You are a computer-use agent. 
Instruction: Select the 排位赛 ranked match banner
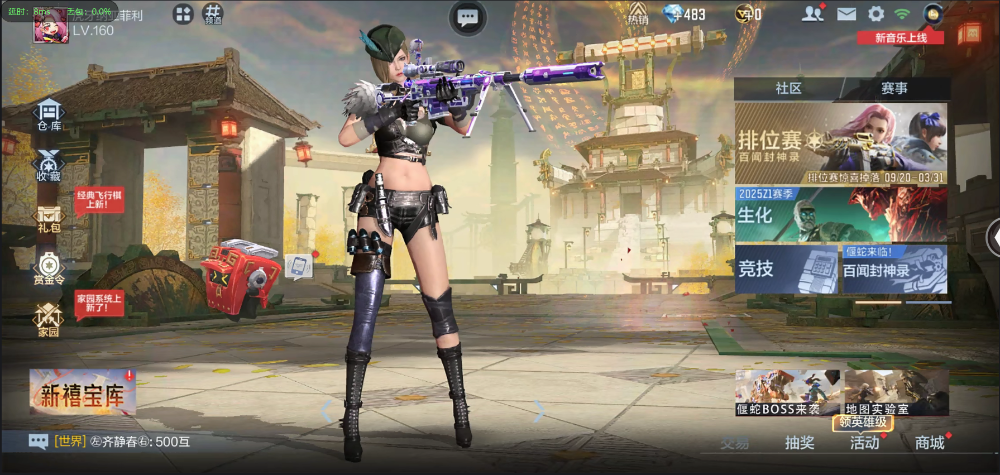pos(841,142)
